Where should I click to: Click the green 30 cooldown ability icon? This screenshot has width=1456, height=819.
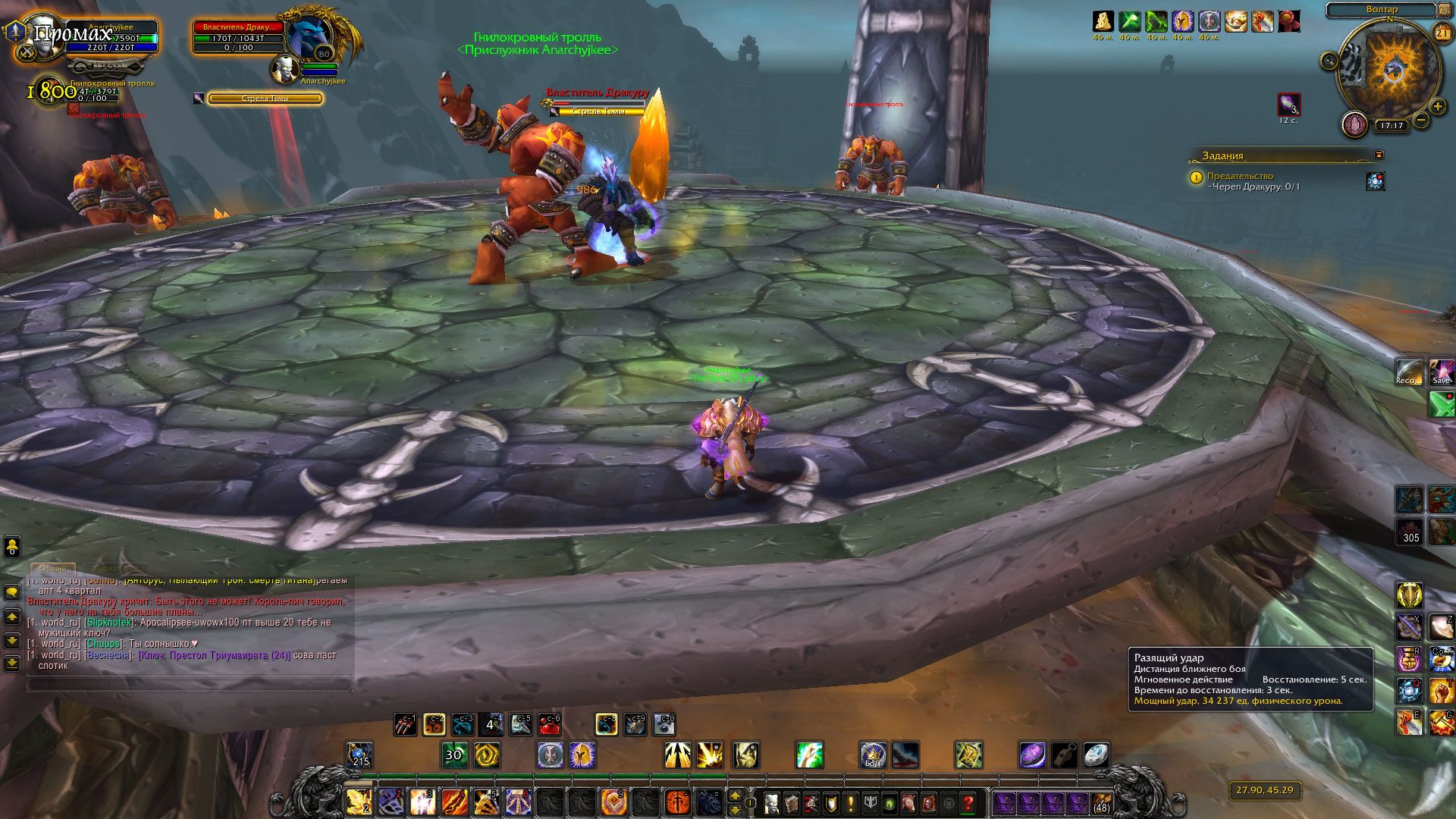(x=454, y=755)
